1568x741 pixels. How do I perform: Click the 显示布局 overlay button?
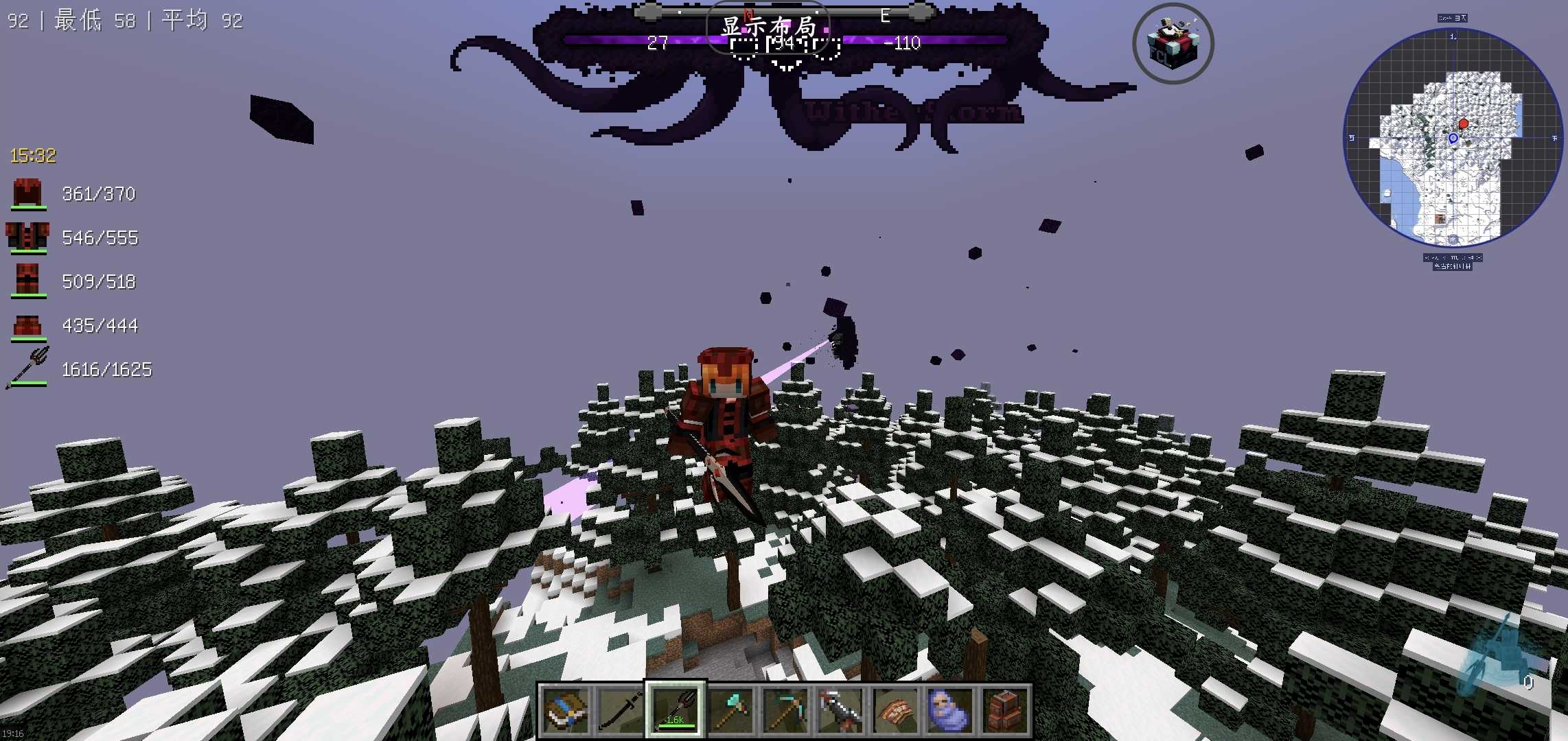[768, 27]
